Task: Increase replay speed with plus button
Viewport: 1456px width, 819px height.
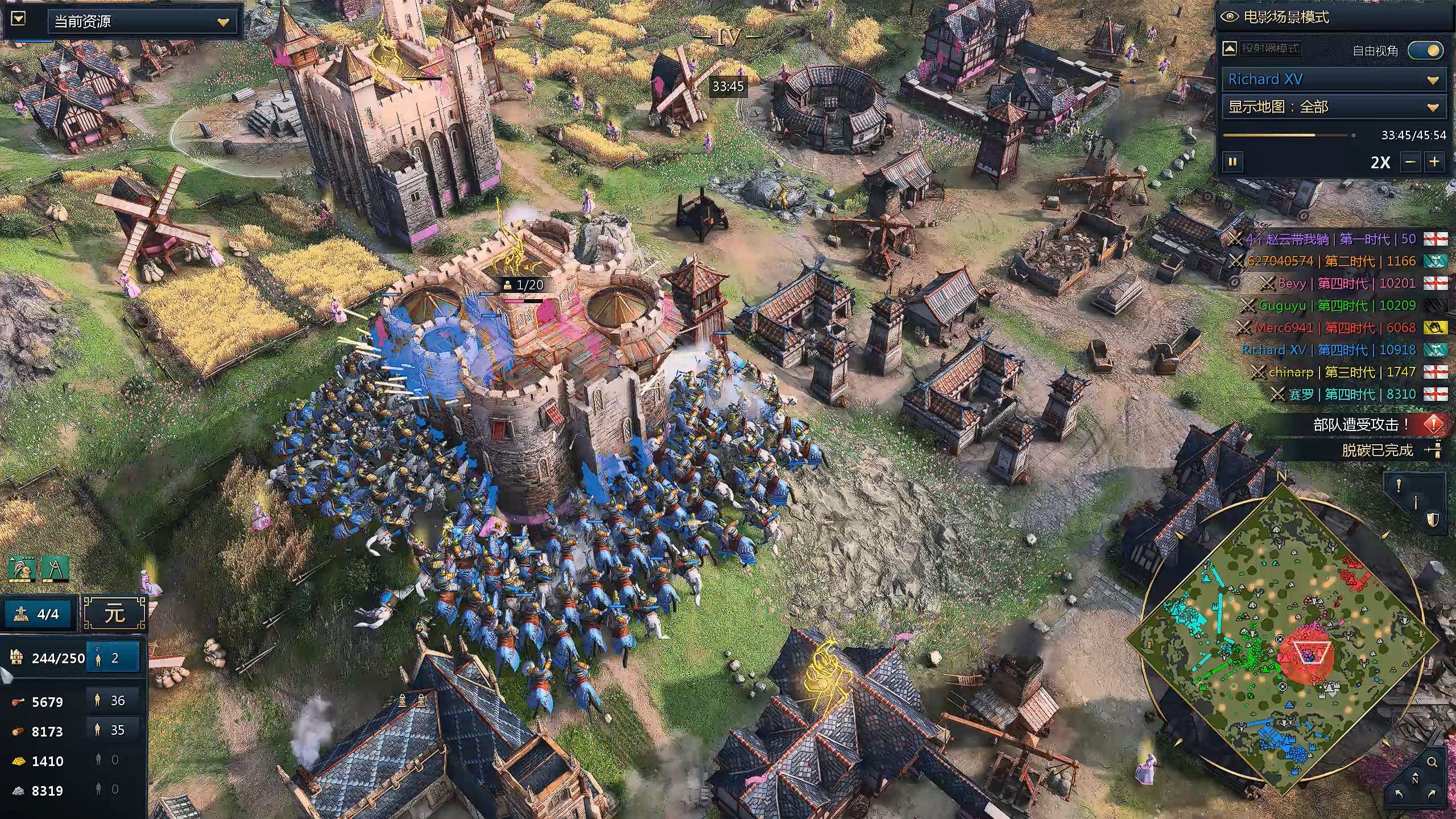Action: coord(1435,162)
